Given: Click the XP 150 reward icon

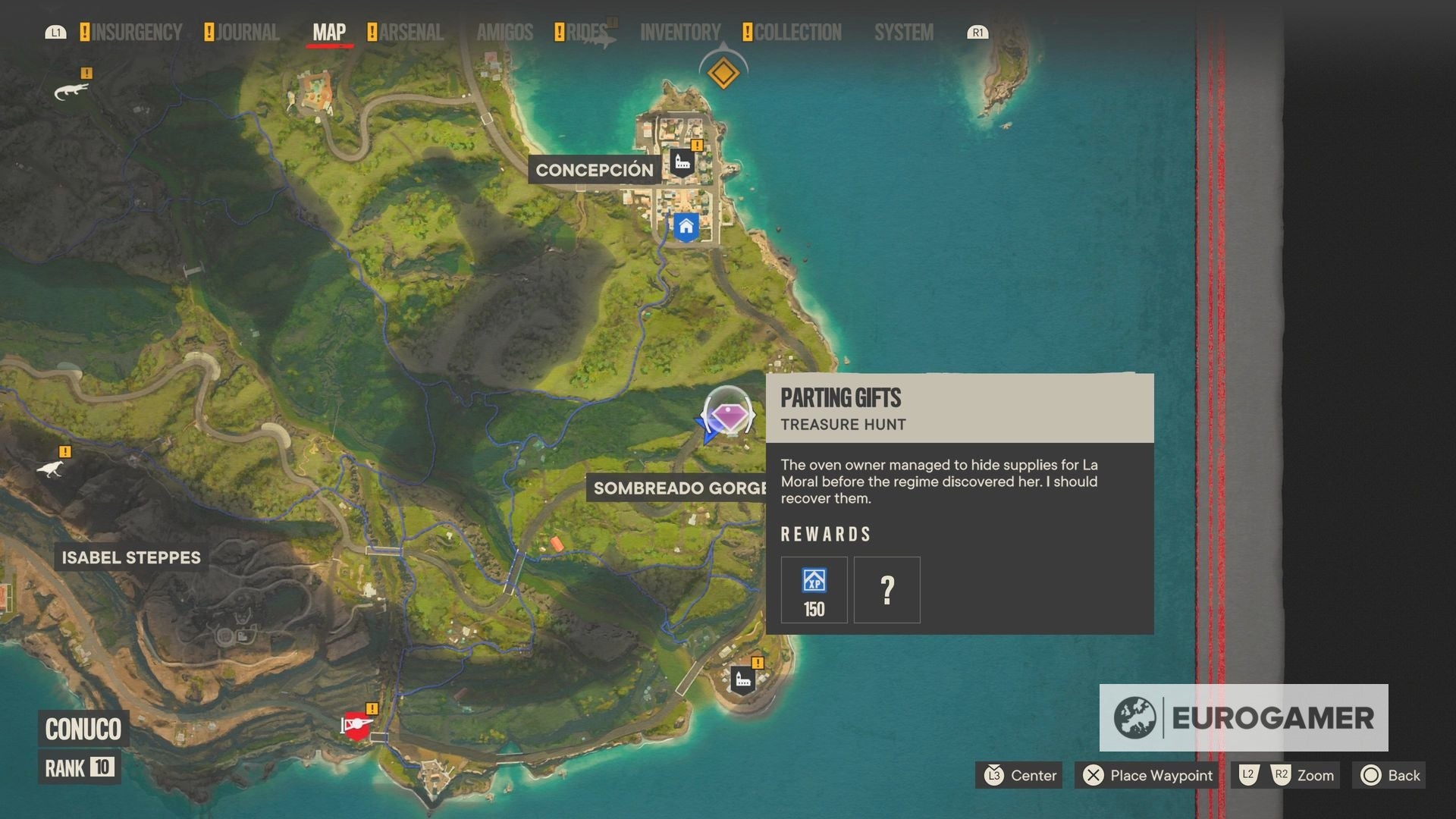Looking at the screenshot, I should click(x=814, y=589).
